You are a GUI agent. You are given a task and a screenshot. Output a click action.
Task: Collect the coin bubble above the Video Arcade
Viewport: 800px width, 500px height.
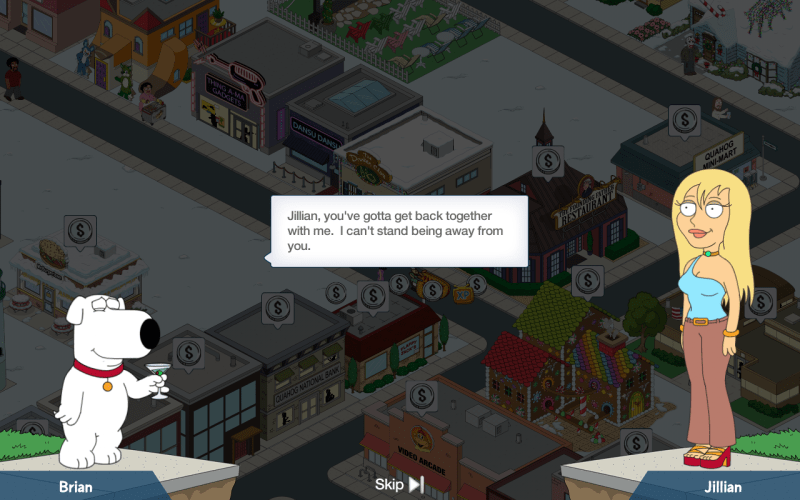point(421,396)
